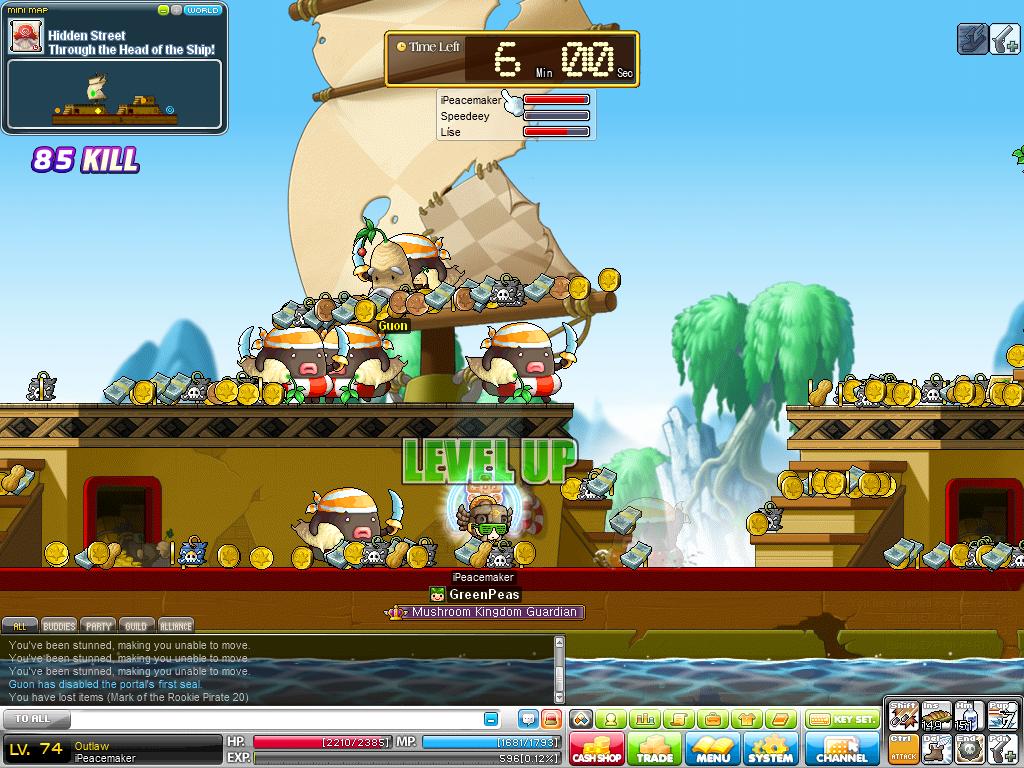Open the equipment shirt icon in the toolbar
The width and height of the screenshot is (1024, 768).
tap(744, 719)
